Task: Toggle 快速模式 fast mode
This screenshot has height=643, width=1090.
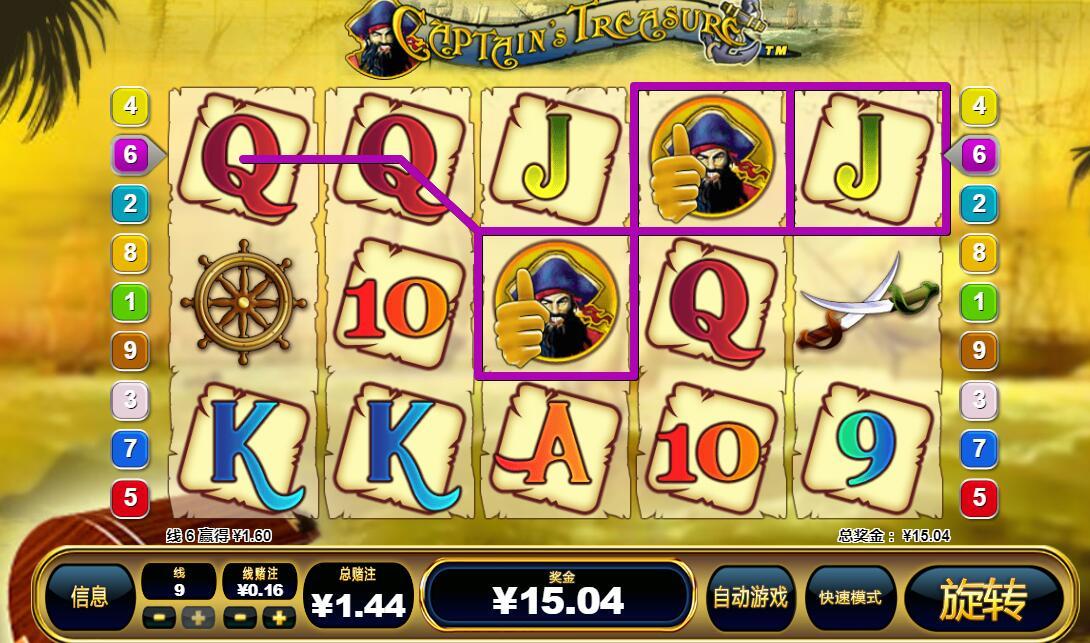Action: 850,598
